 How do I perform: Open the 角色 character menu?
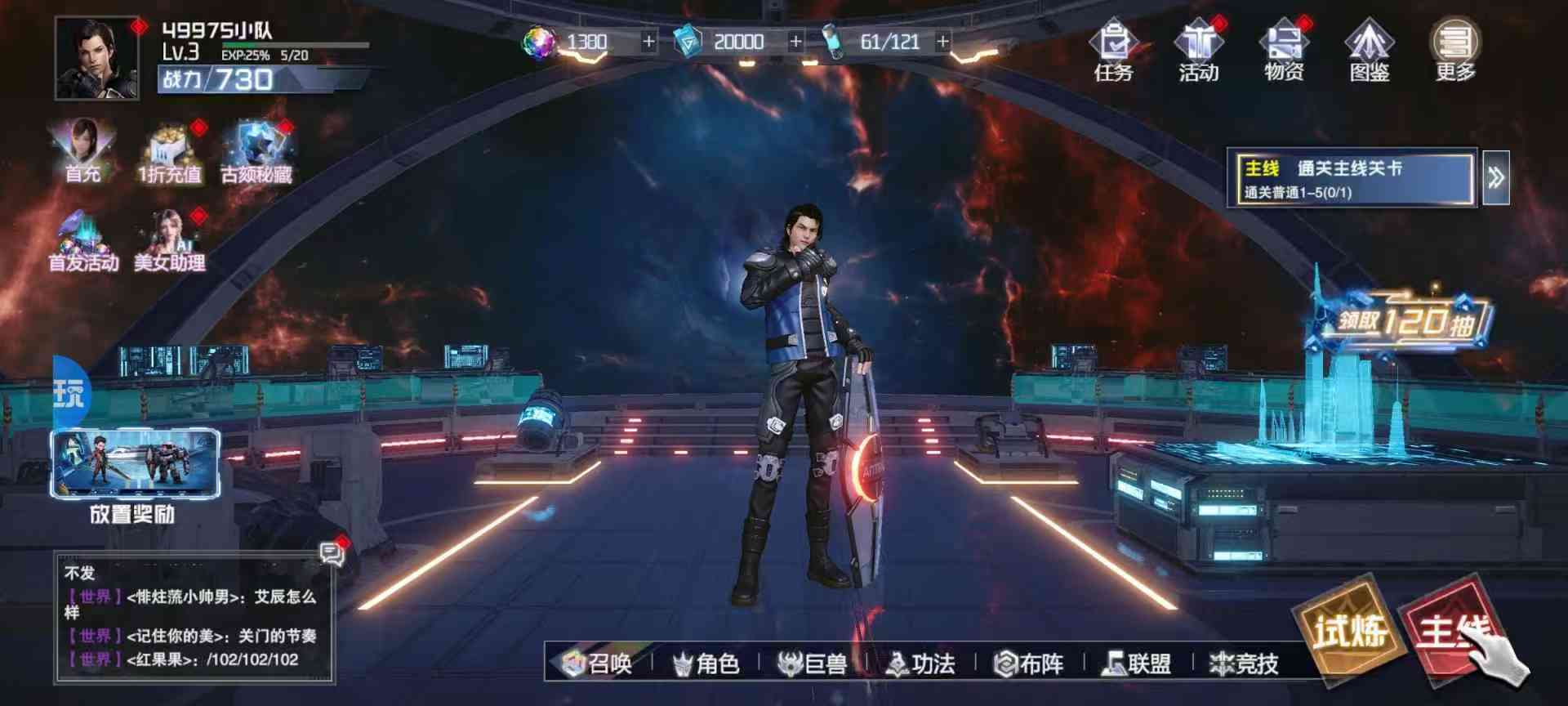706,664
